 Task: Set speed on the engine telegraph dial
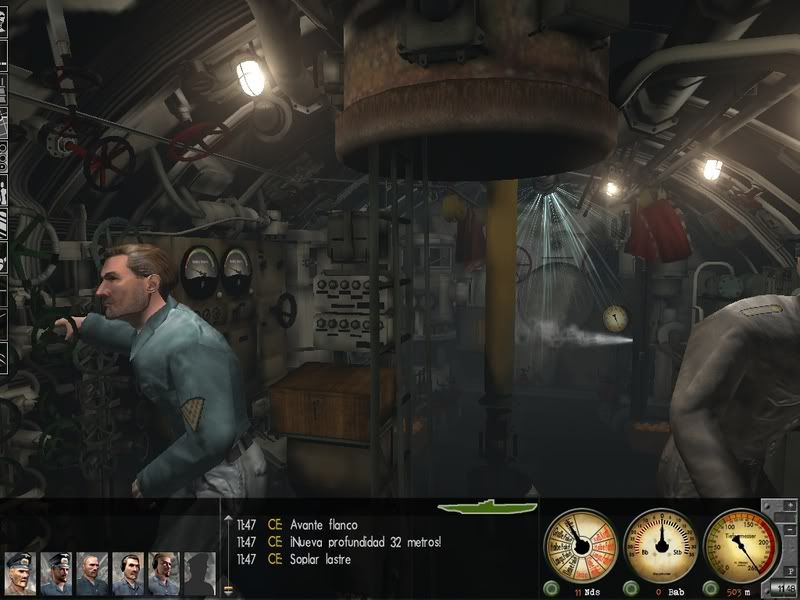(x=580, y=544)
